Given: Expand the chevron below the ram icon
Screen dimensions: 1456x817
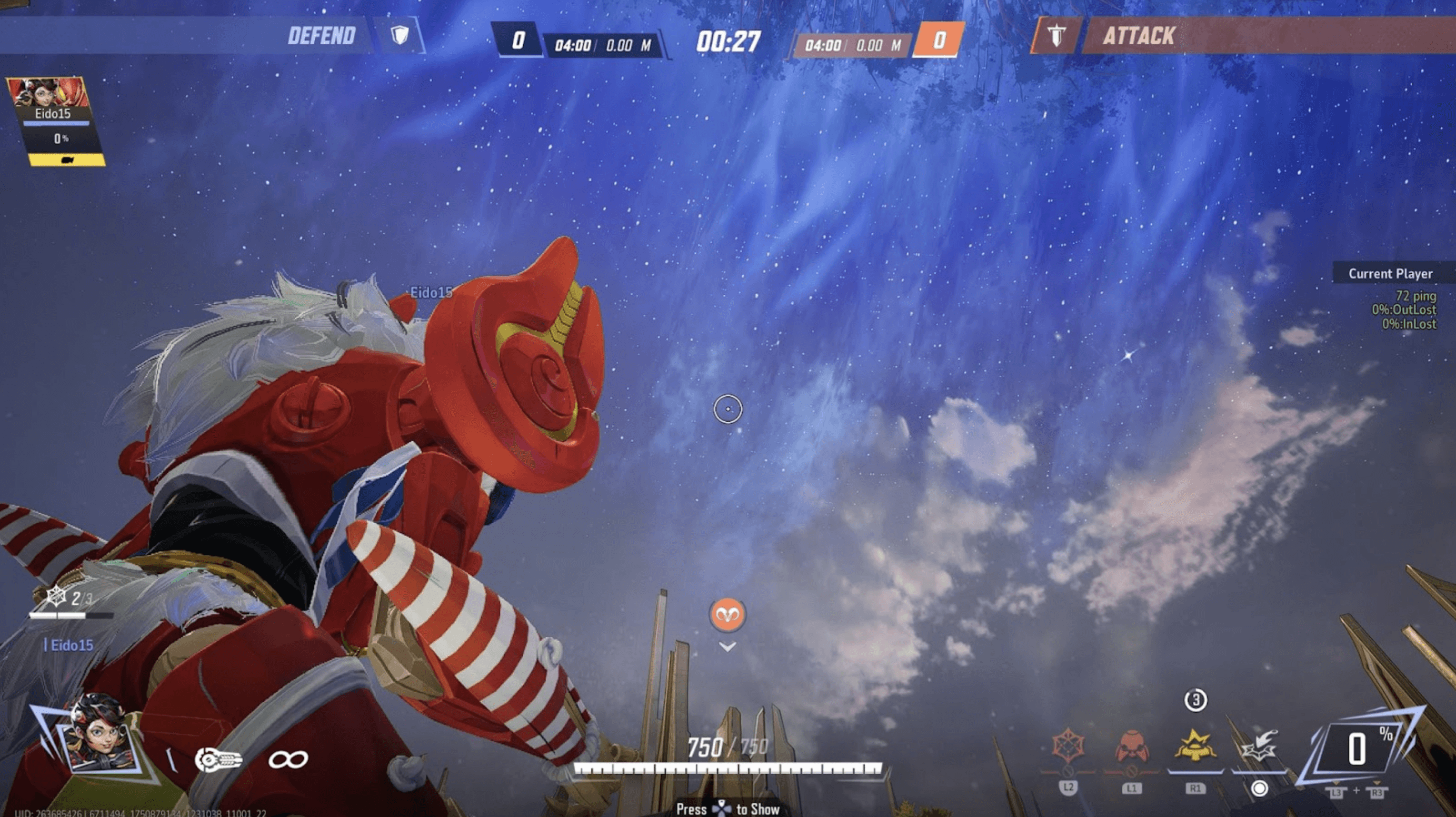Looking at the screenshot, I should tap(727, 646).
